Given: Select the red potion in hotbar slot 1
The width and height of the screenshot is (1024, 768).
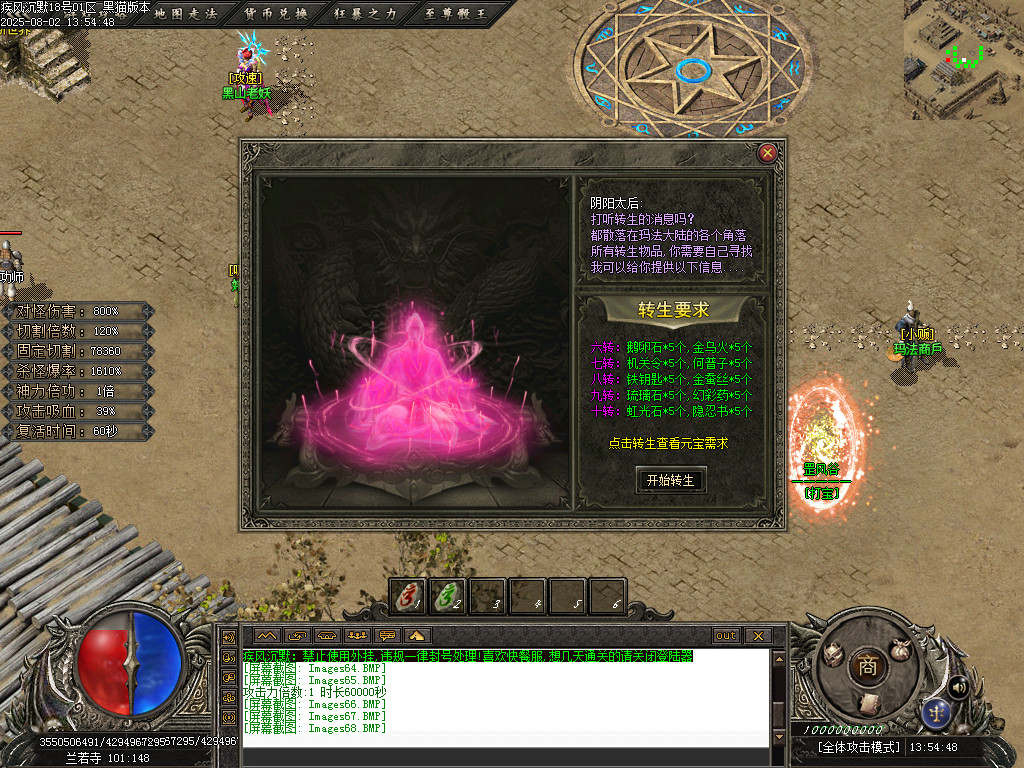Looking at the screenshot, I should point(407,596).
